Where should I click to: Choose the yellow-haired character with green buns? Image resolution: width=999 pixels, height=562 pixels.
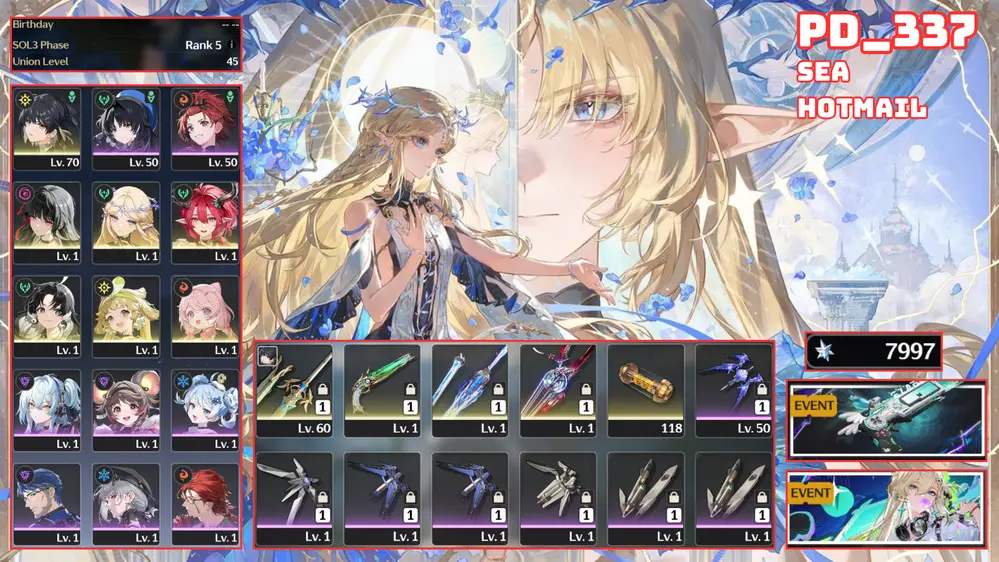click(x=126, y=316)
